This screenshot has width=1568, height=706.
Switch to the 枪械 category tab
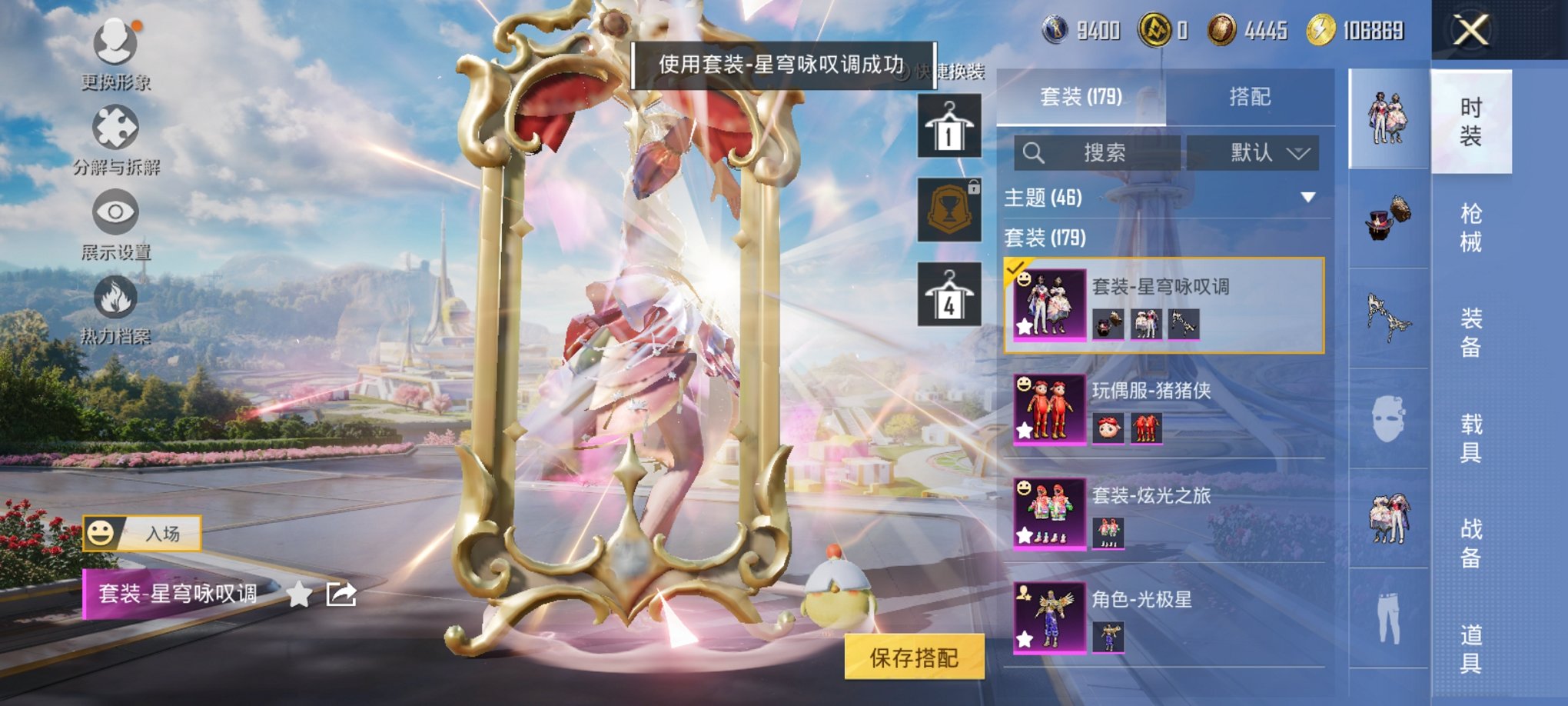1471,225
